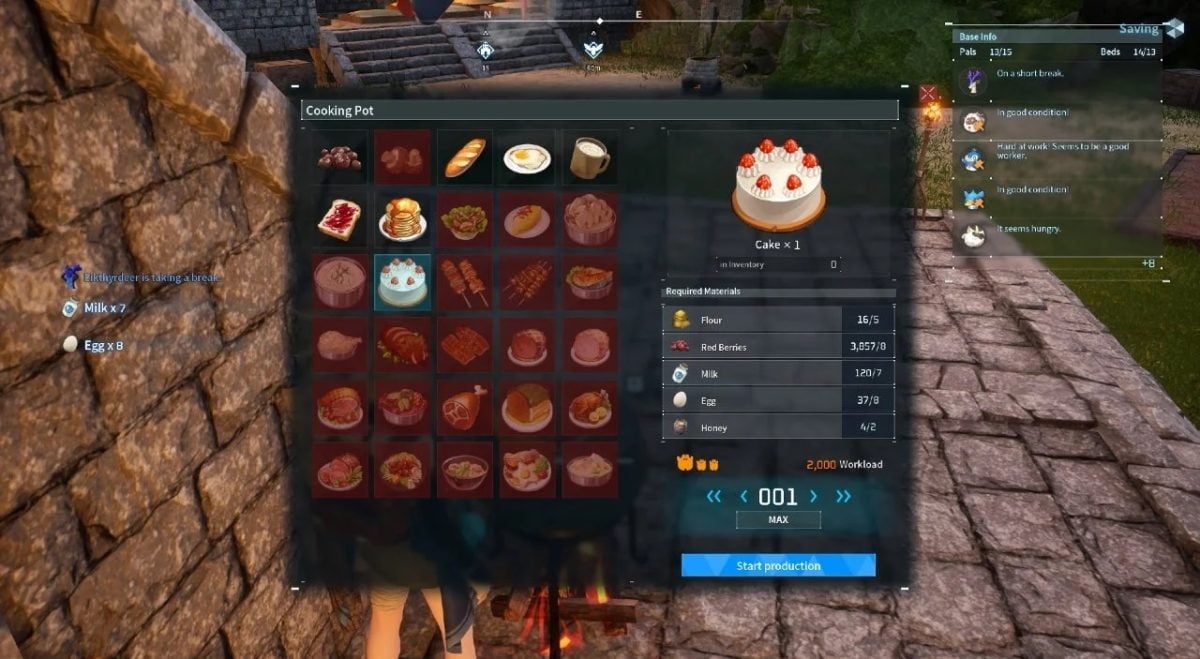Viewport: 1200px width, 659px height.
Task: Choose the baguette bread recipe
Action: [x=465, y=157]
